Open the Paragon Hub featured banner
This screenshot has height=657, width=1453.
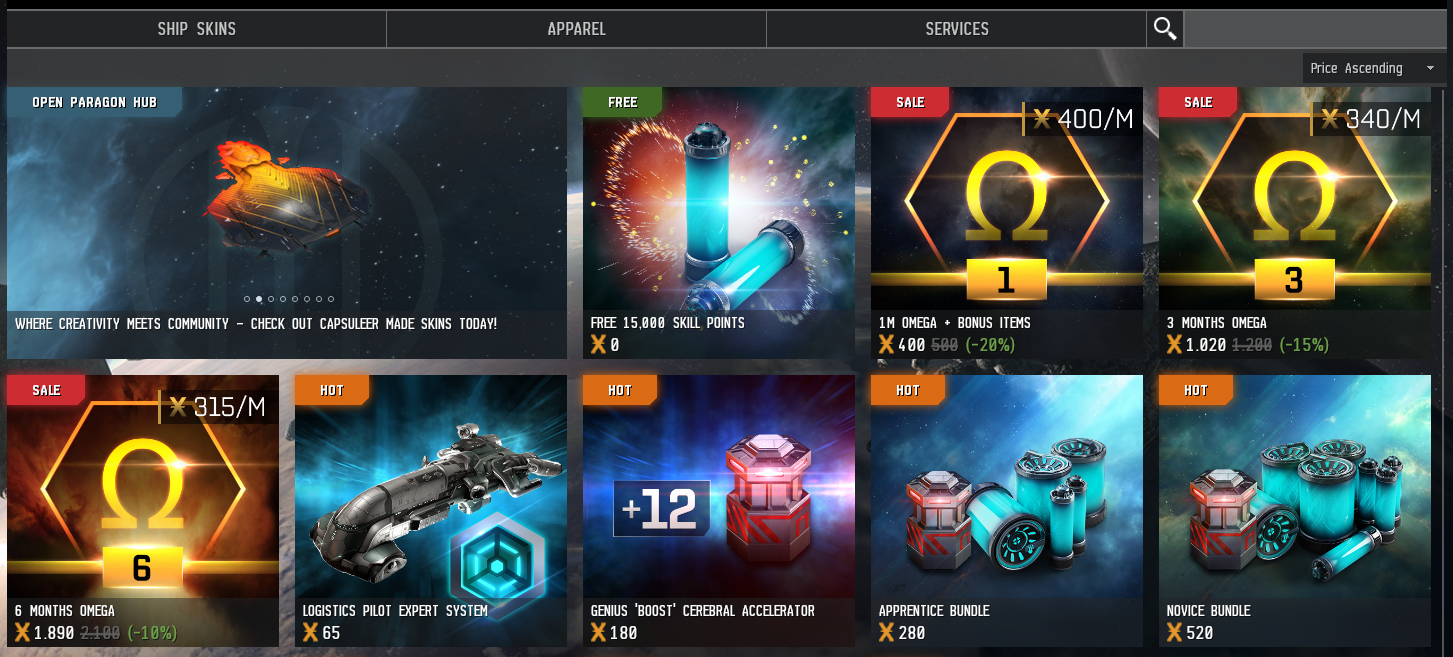tap(287, 222)
